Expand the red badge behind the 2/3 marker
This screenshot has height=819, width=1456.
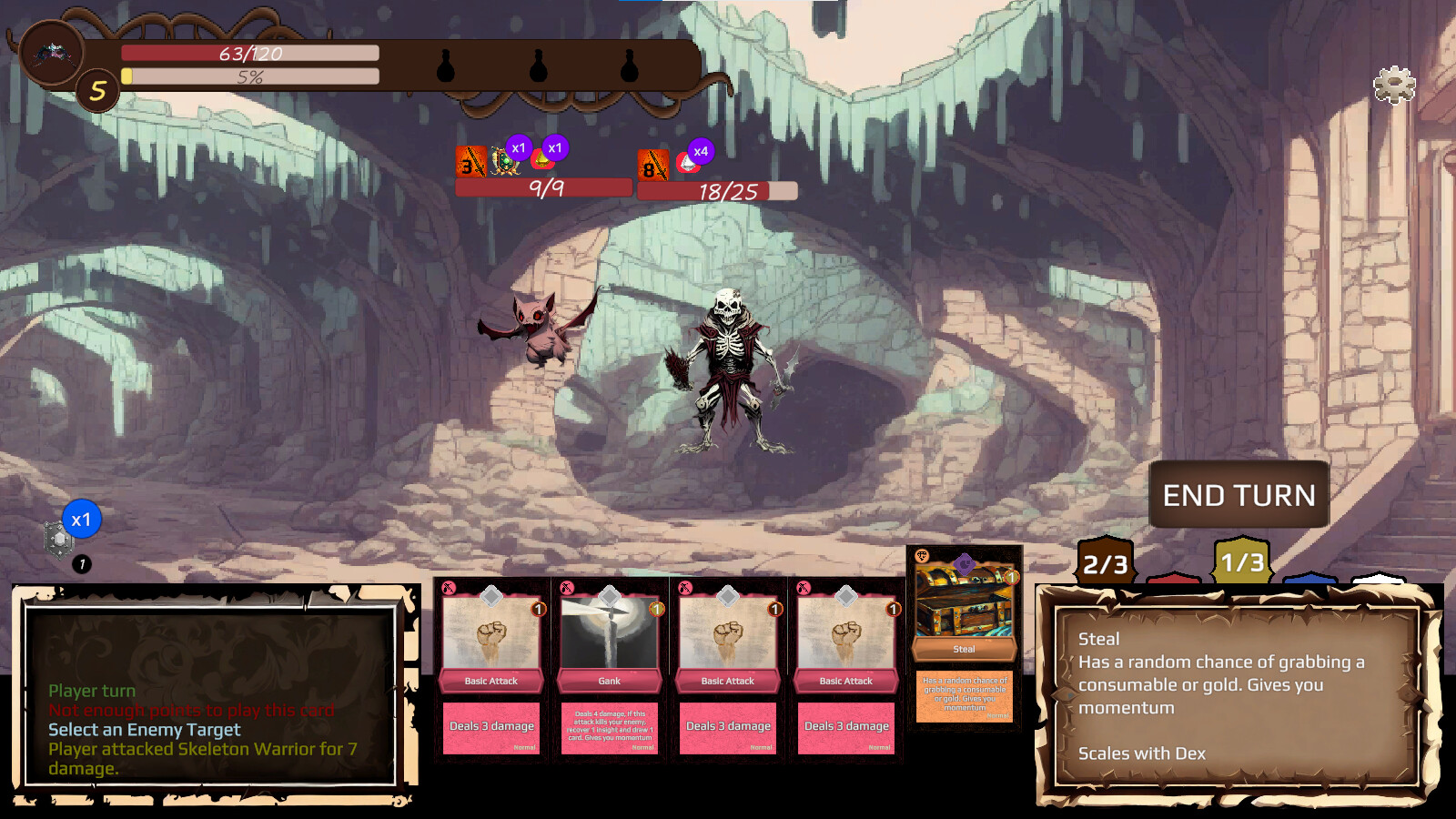point(1174,581)
